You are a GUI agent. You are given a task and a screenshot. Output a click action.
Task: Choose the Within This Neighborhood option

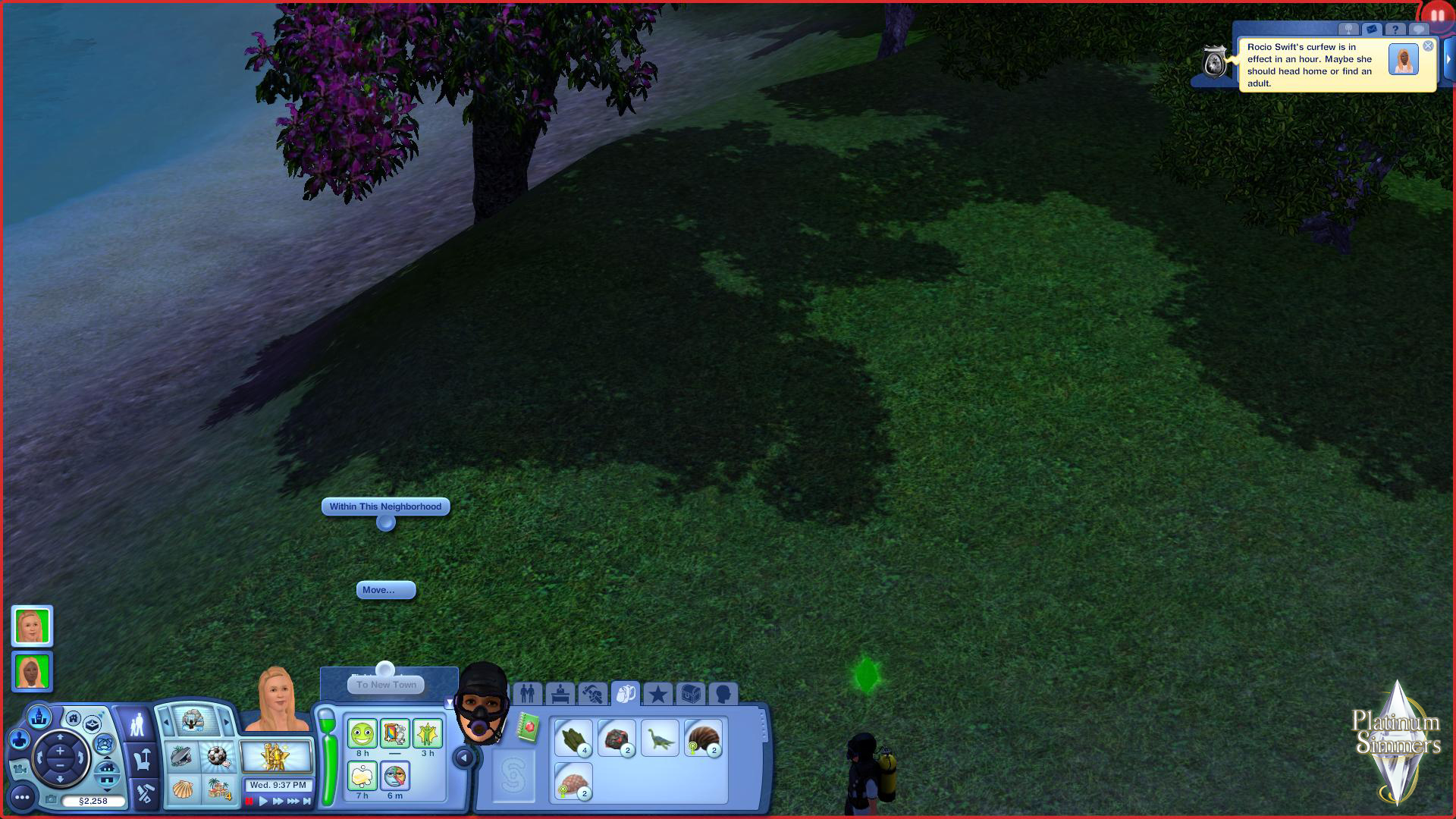(385, 507)
